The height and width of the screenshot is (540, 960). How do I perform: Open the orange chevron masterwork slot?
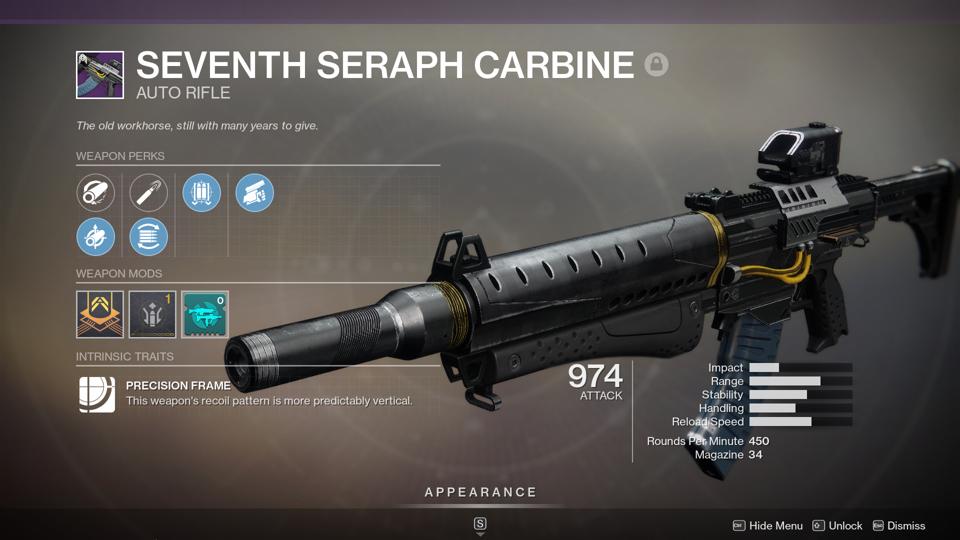pos(100,315)
